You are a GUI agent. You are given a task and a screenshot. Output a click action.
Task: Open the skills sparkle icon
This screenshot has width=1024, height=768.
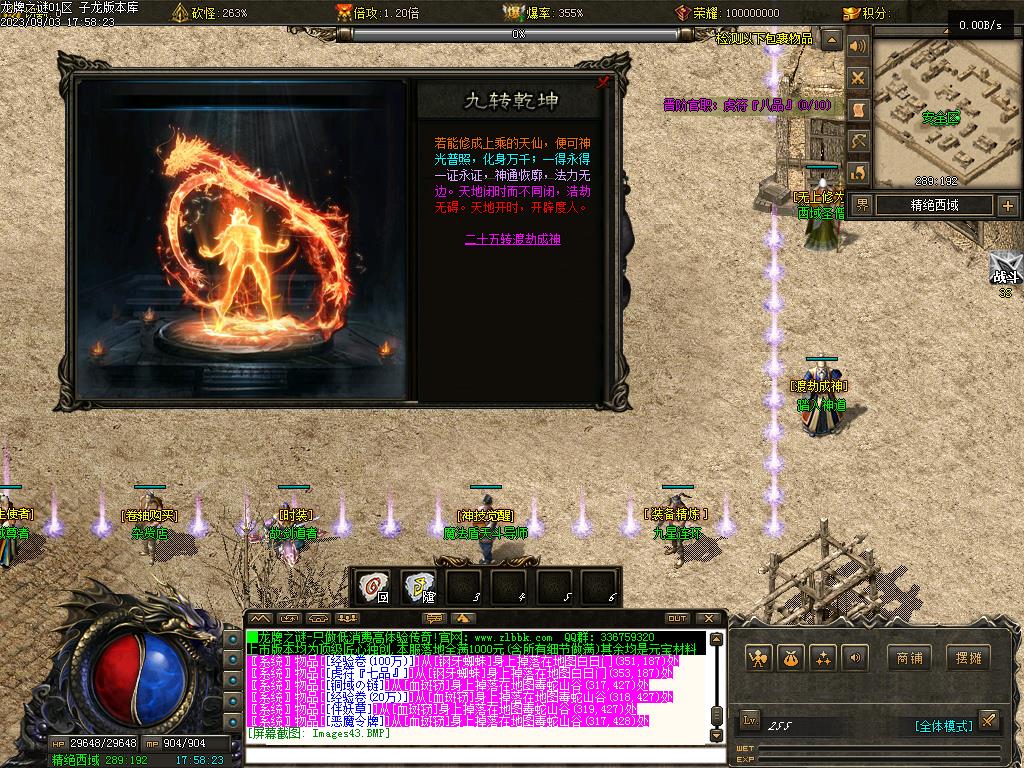(x=823, y=658)
